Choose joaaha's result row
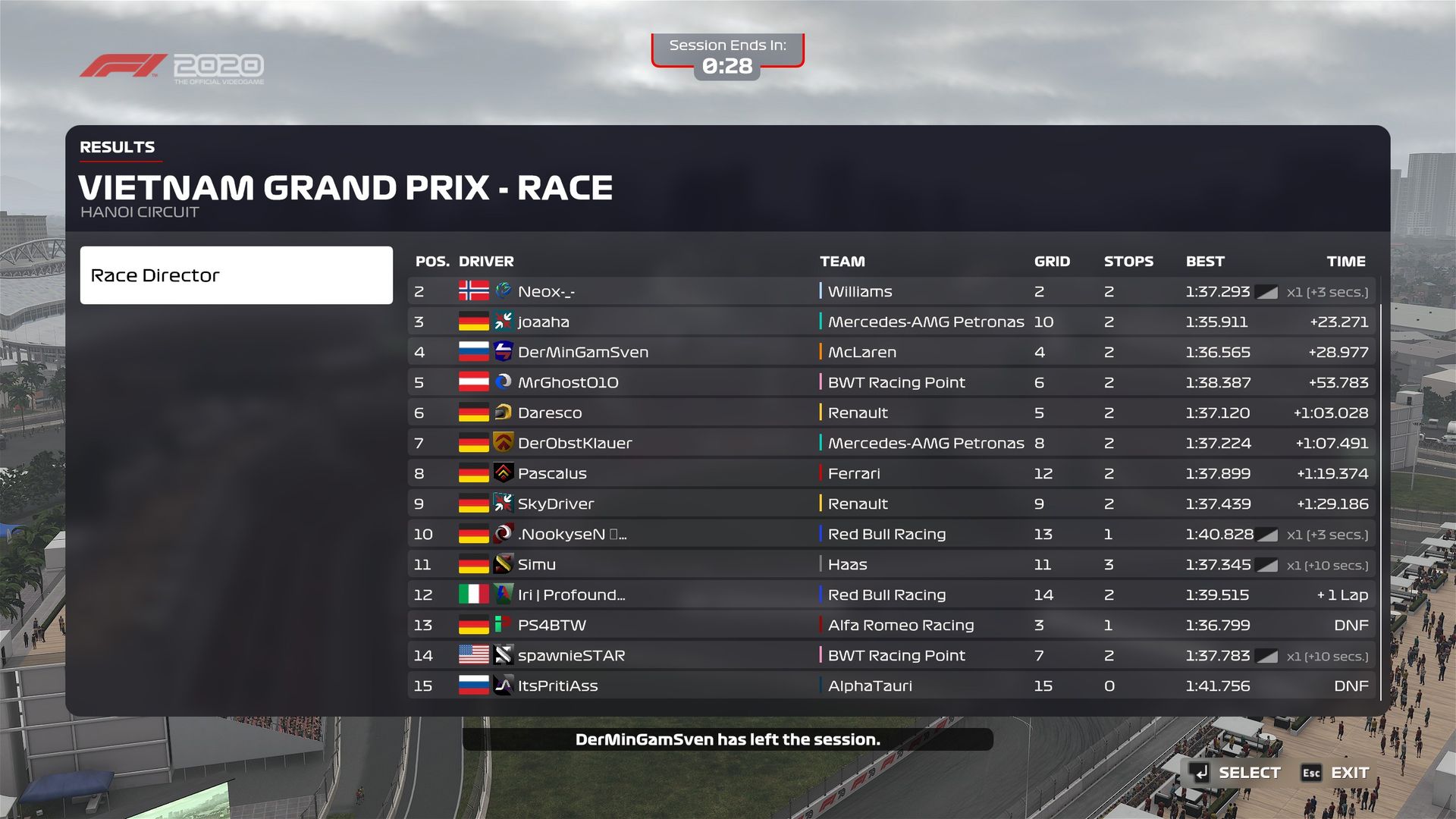 891,322
